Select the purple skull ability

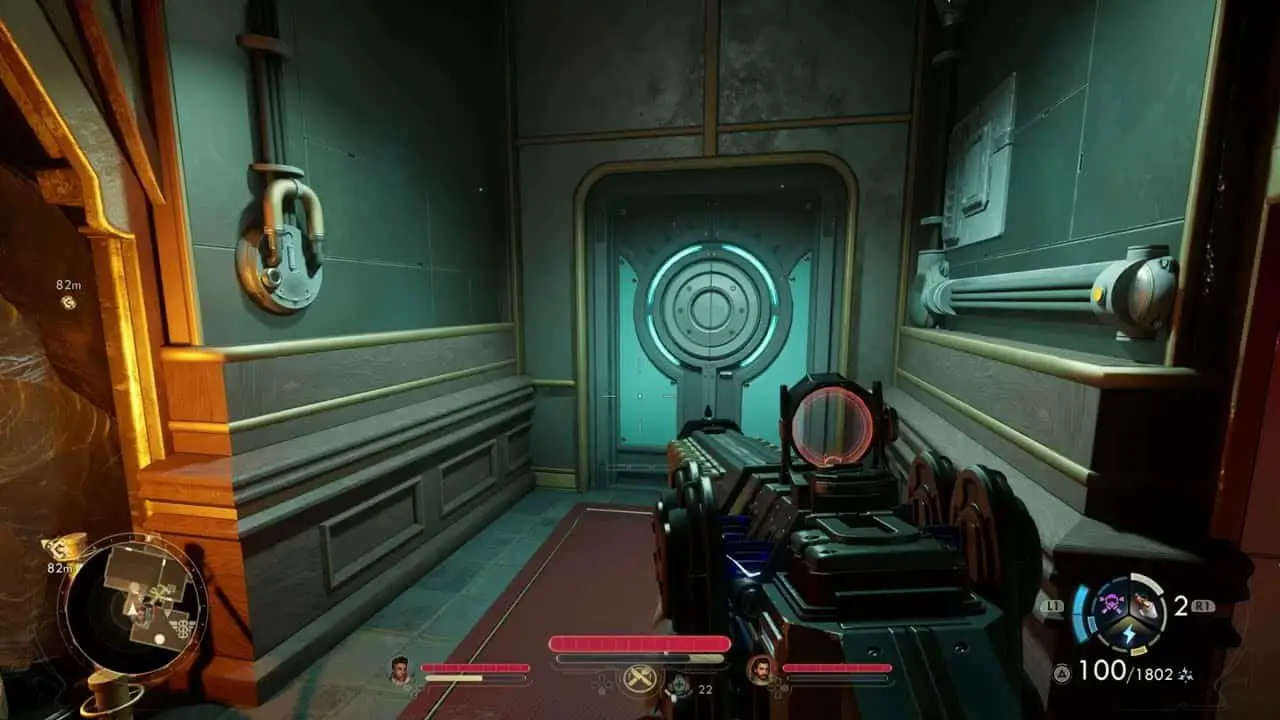click(x=1111, y=601)
